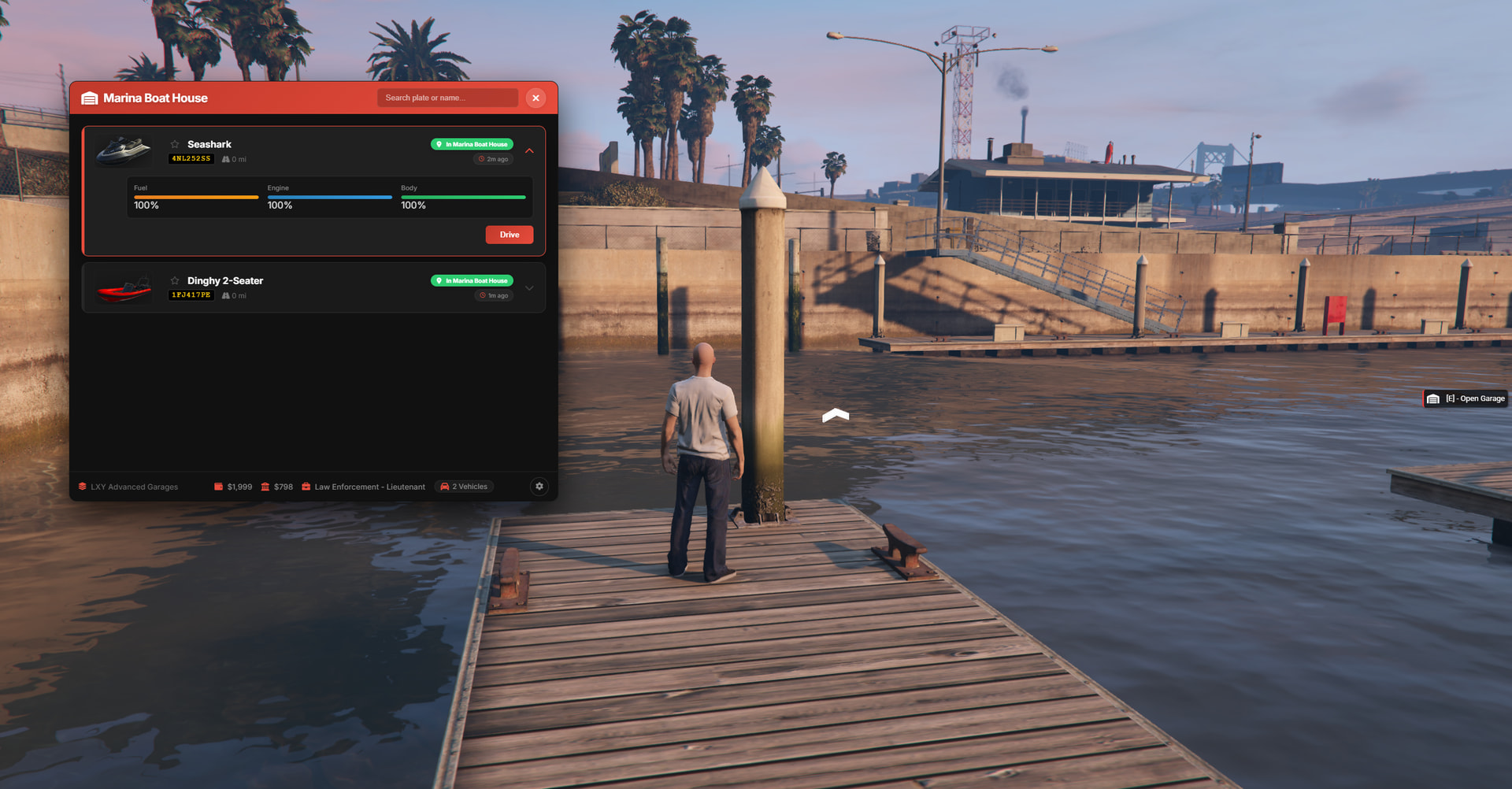Favorite the Seashark with its star icon

175,144
